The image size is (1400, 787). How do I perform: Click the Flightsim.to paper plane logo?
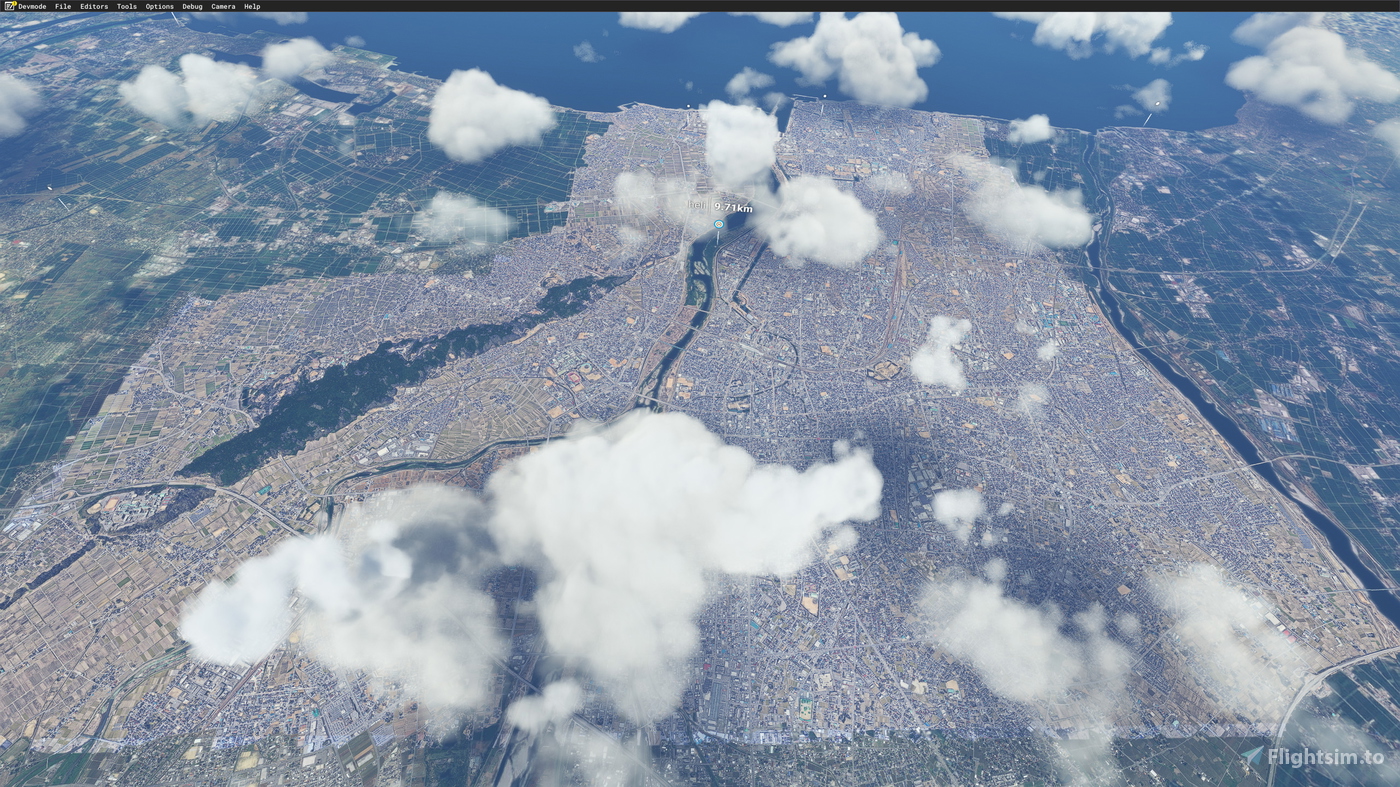(x=1251, y=755)
